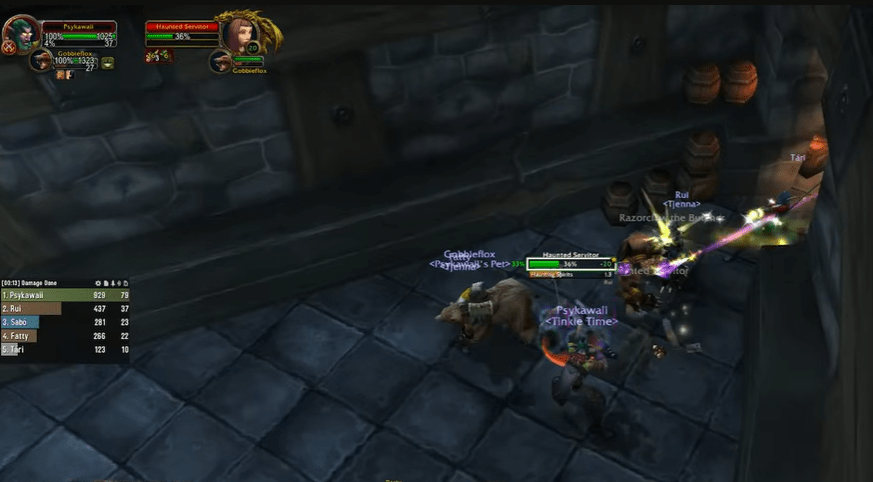Viewport: 873px width, 482px height.
Task: Click the target-of-target Gobbieflox portrait
Action: (221, 62)
